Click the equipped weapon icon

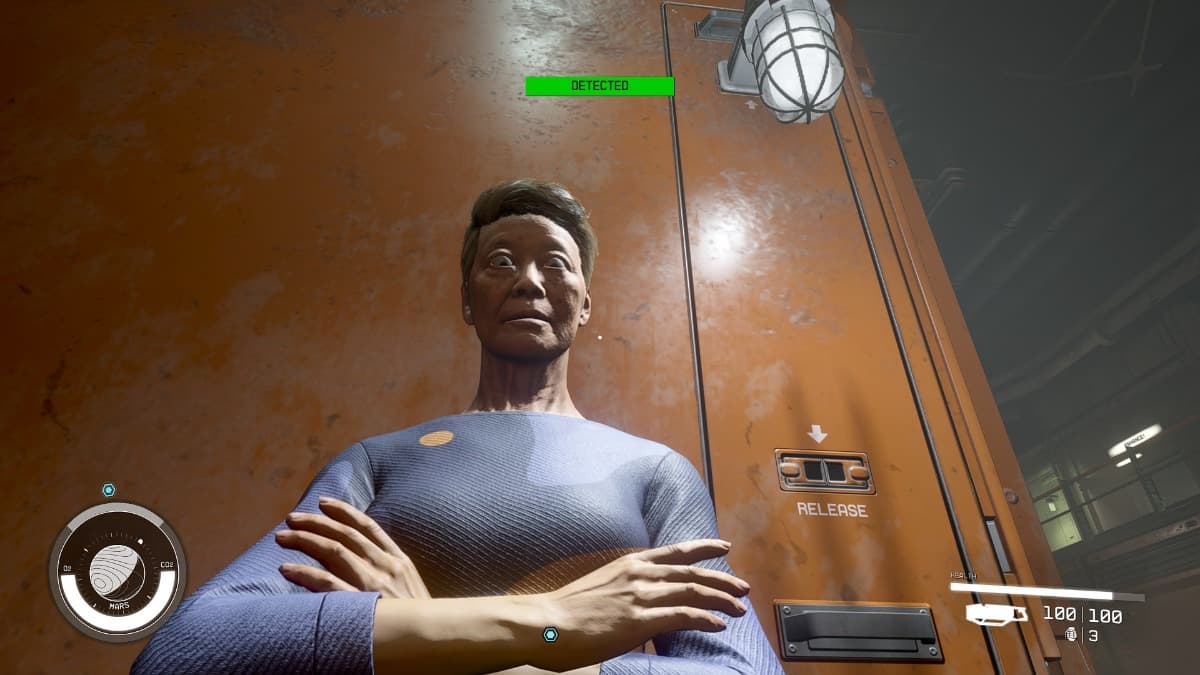point(996,614)
